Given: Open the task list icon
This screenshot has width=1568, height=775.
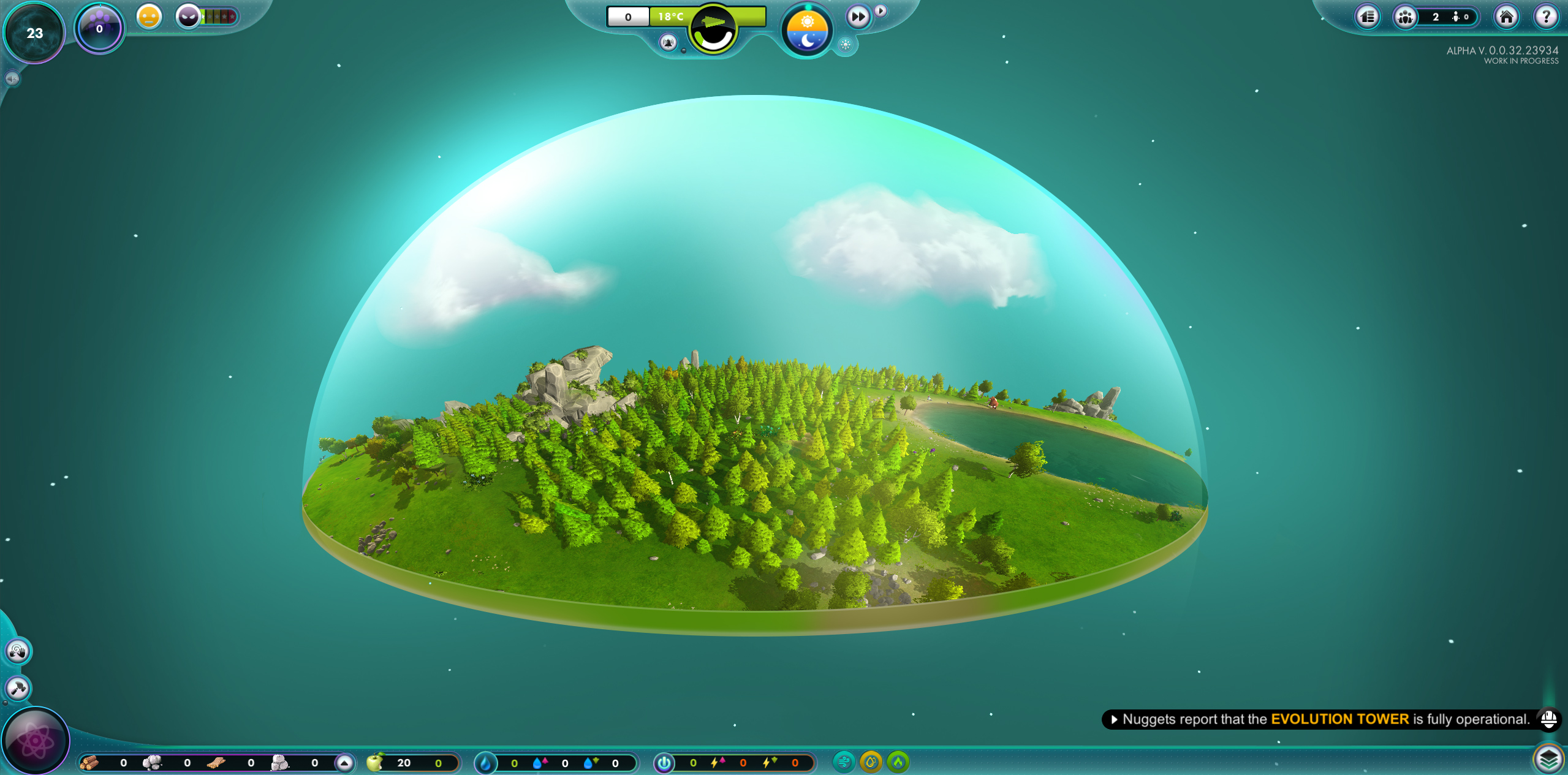Looking at the screenshot, I should (x=1367, y=17).
